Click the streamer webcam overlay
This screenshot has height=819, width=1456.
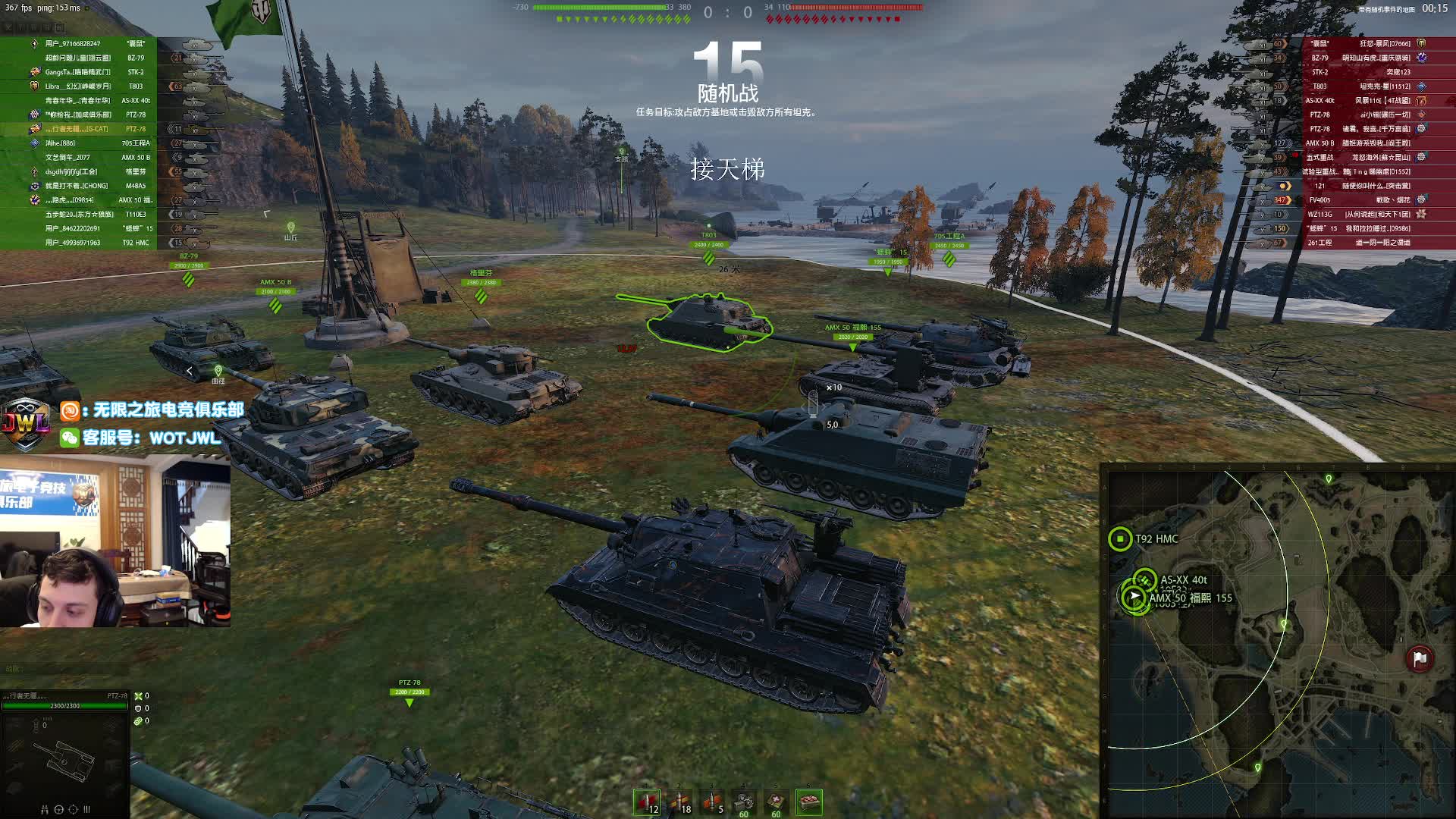(115, 541)
